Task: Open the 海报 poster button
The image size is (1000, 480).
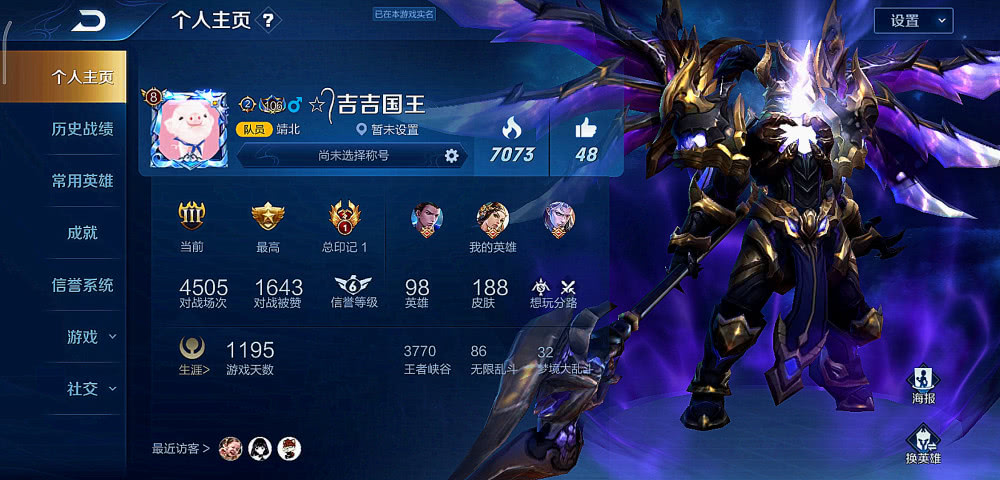Action: (923, 385)
